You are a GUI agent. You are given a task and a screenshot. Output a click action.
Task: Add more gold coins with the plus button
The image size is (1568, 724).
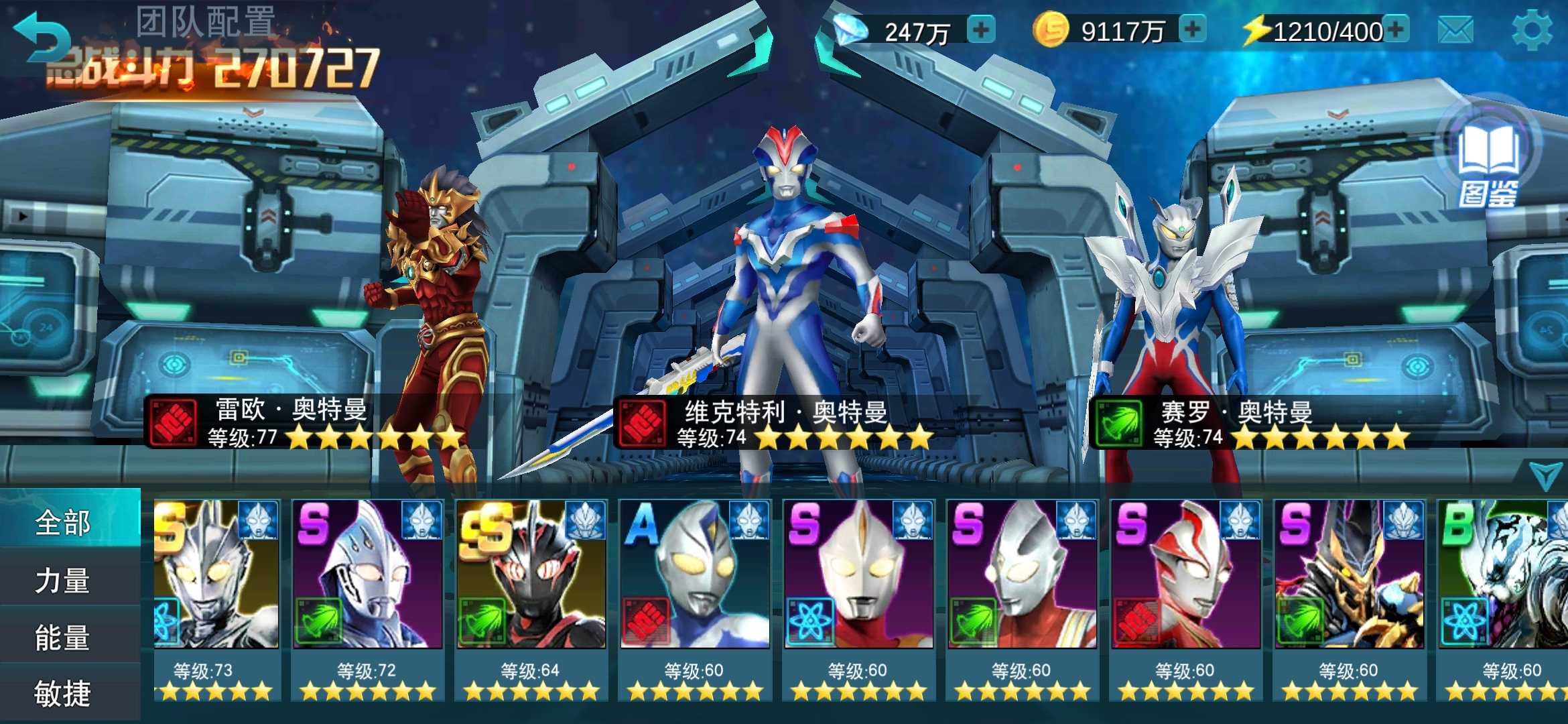1192,30
